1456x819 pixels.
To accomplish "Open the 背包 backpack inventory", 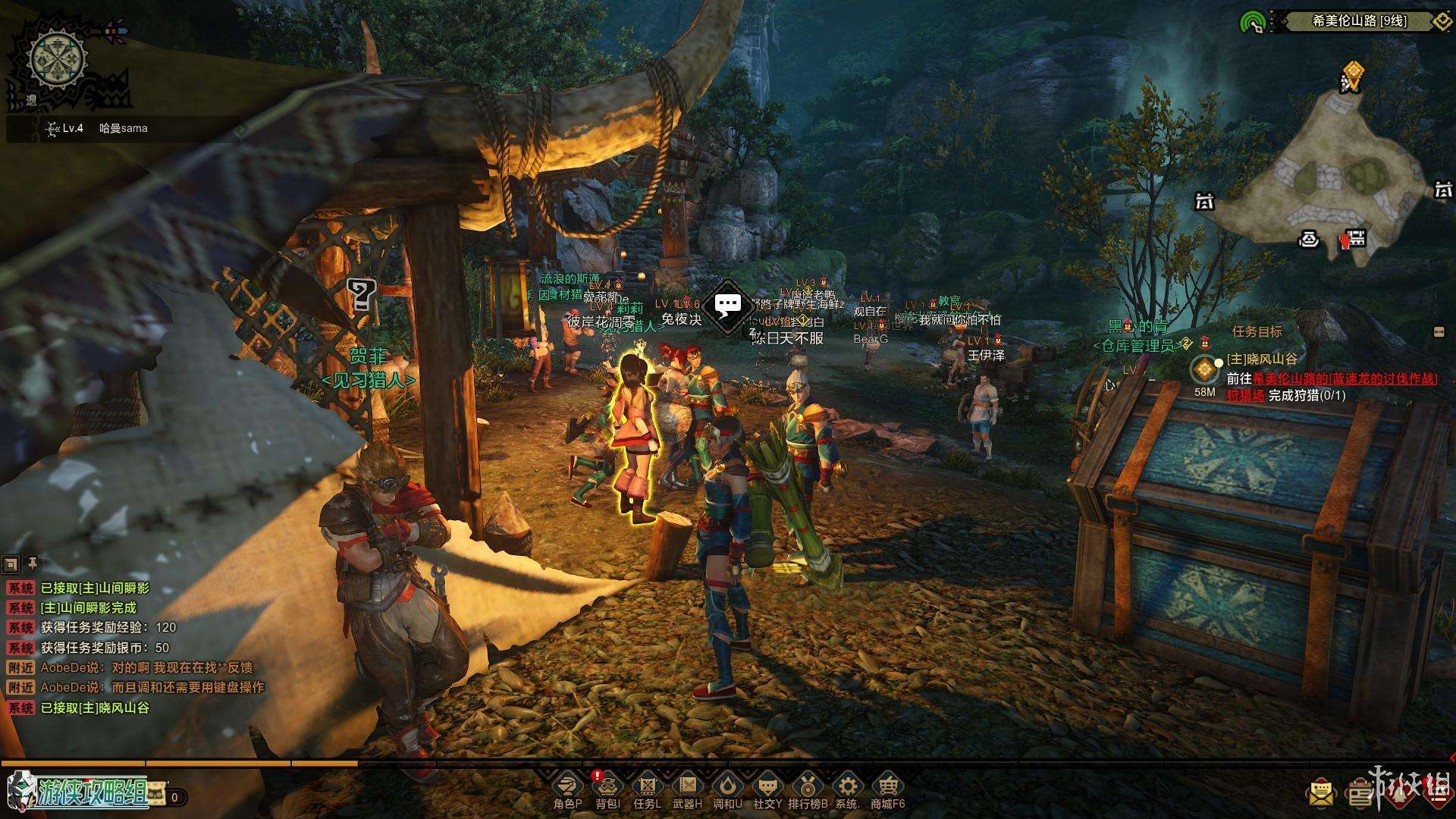I will [x=607, y=789].
